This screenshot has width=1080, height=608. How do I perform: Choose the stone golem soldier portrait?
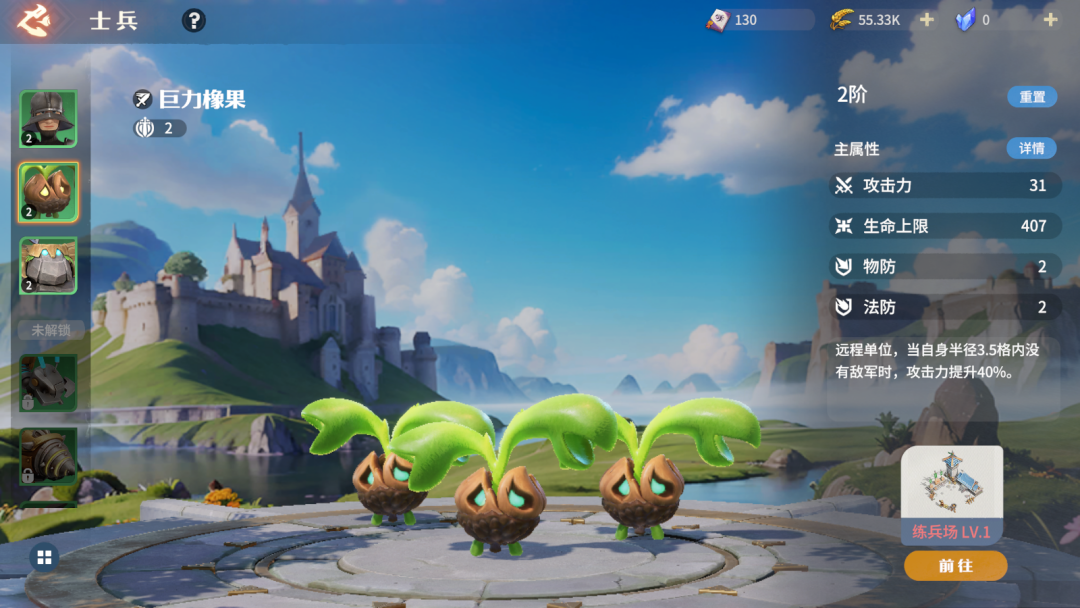pyautogui.click(x=48, y=266)
